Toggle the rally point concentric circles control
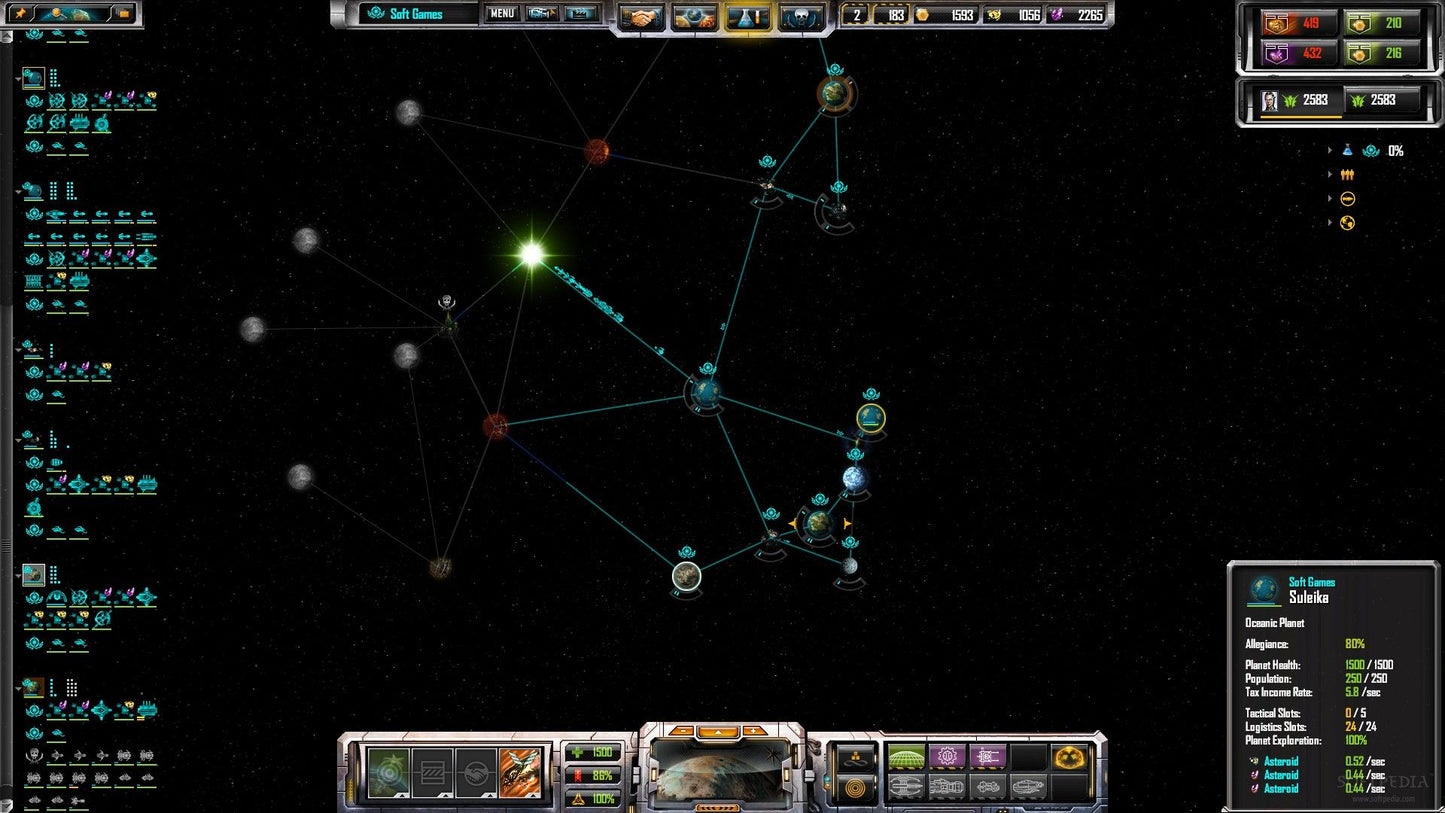The width and height of the screenshot is (1445, 813). 855,788
